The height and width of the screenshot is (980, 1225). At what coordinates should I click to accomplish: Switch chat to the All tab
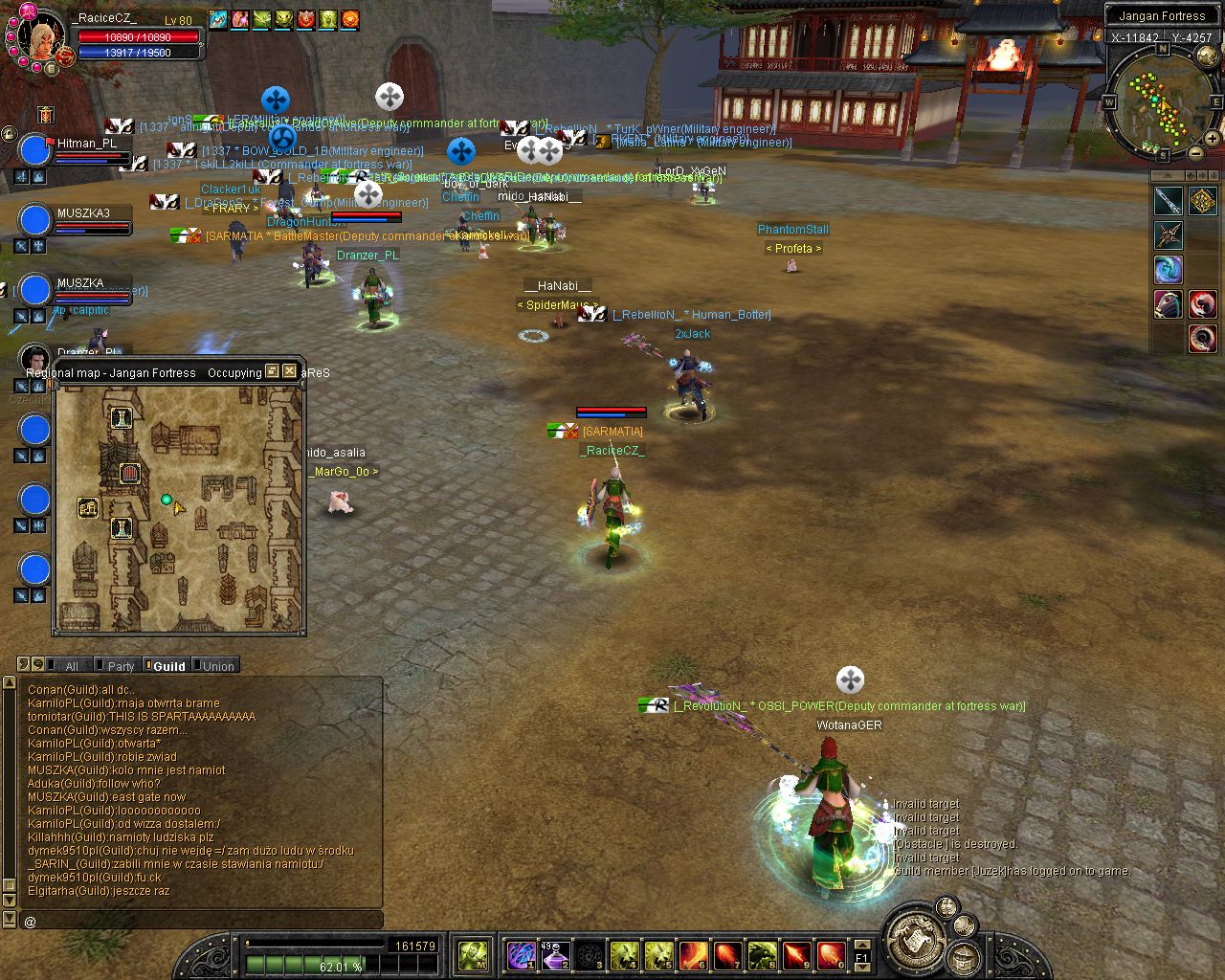point(71,666)
